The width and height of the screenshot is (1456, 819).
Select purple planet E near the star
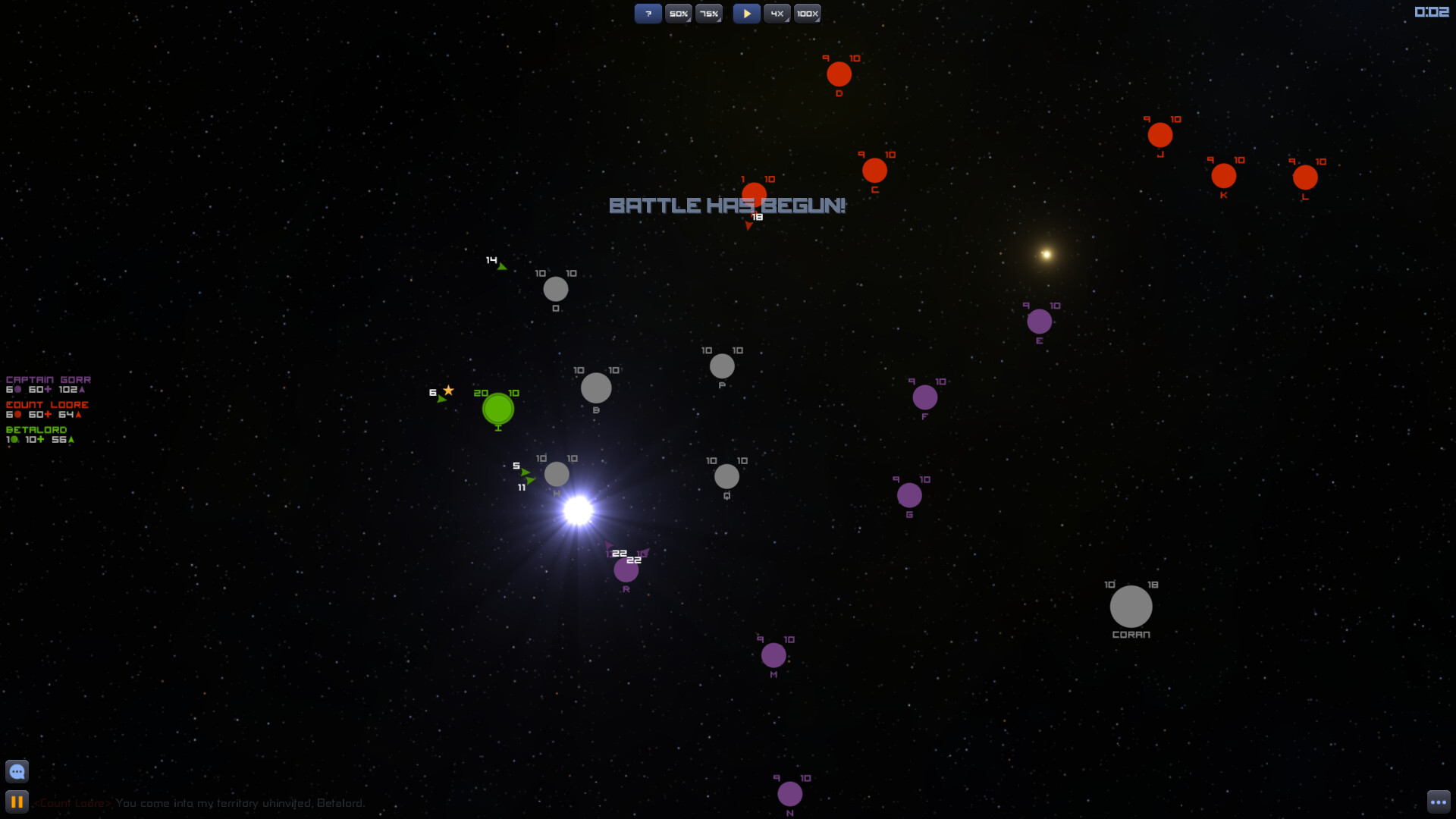[x=1039, y=322]
